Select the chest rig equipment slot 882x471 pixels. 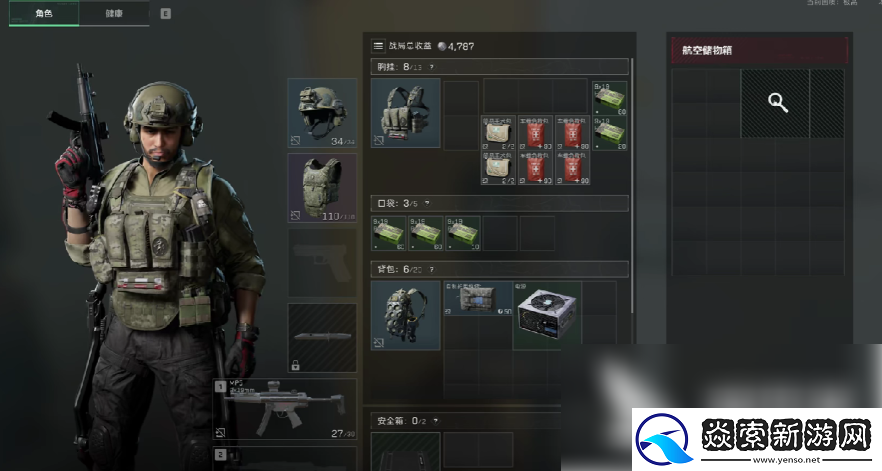(x=405, y=113)
